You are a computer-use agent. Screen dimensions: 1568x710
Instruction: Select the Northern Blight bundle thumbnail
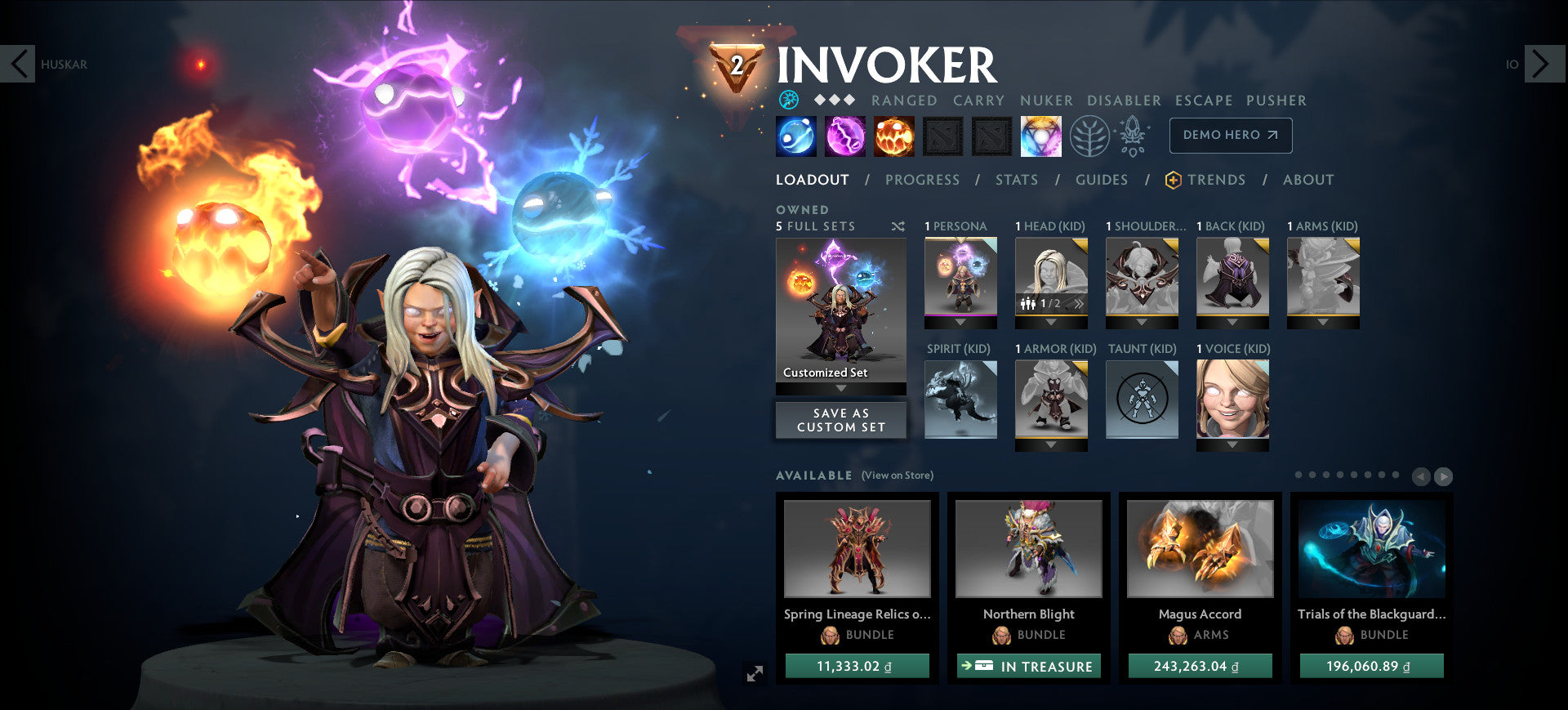tap(1027, 549)
